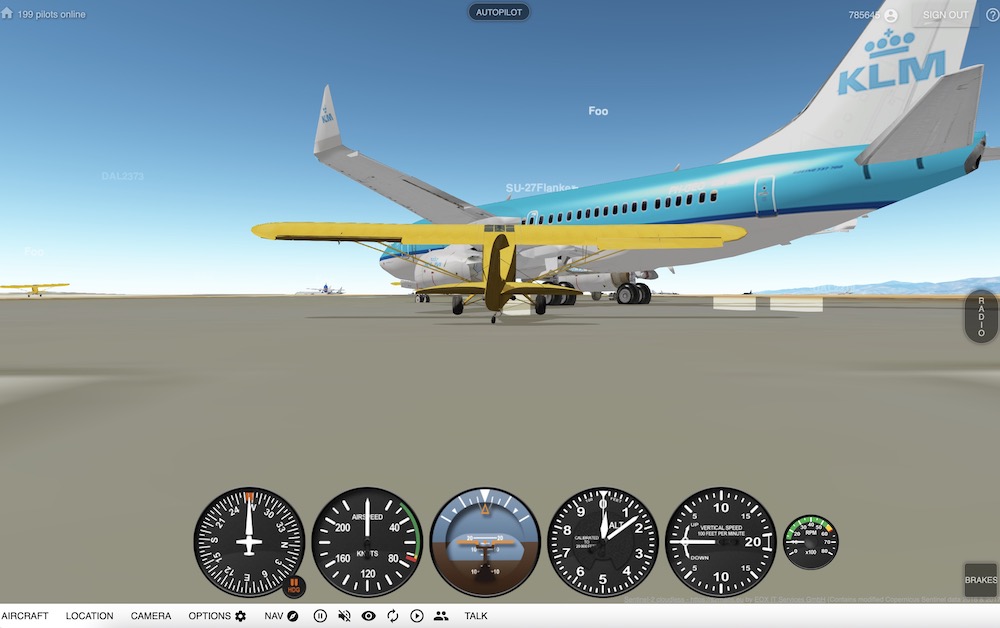The width and height of the screenshot is (1000, 628).
Task: Toggle the Brakes button
Action: [980, 580]
